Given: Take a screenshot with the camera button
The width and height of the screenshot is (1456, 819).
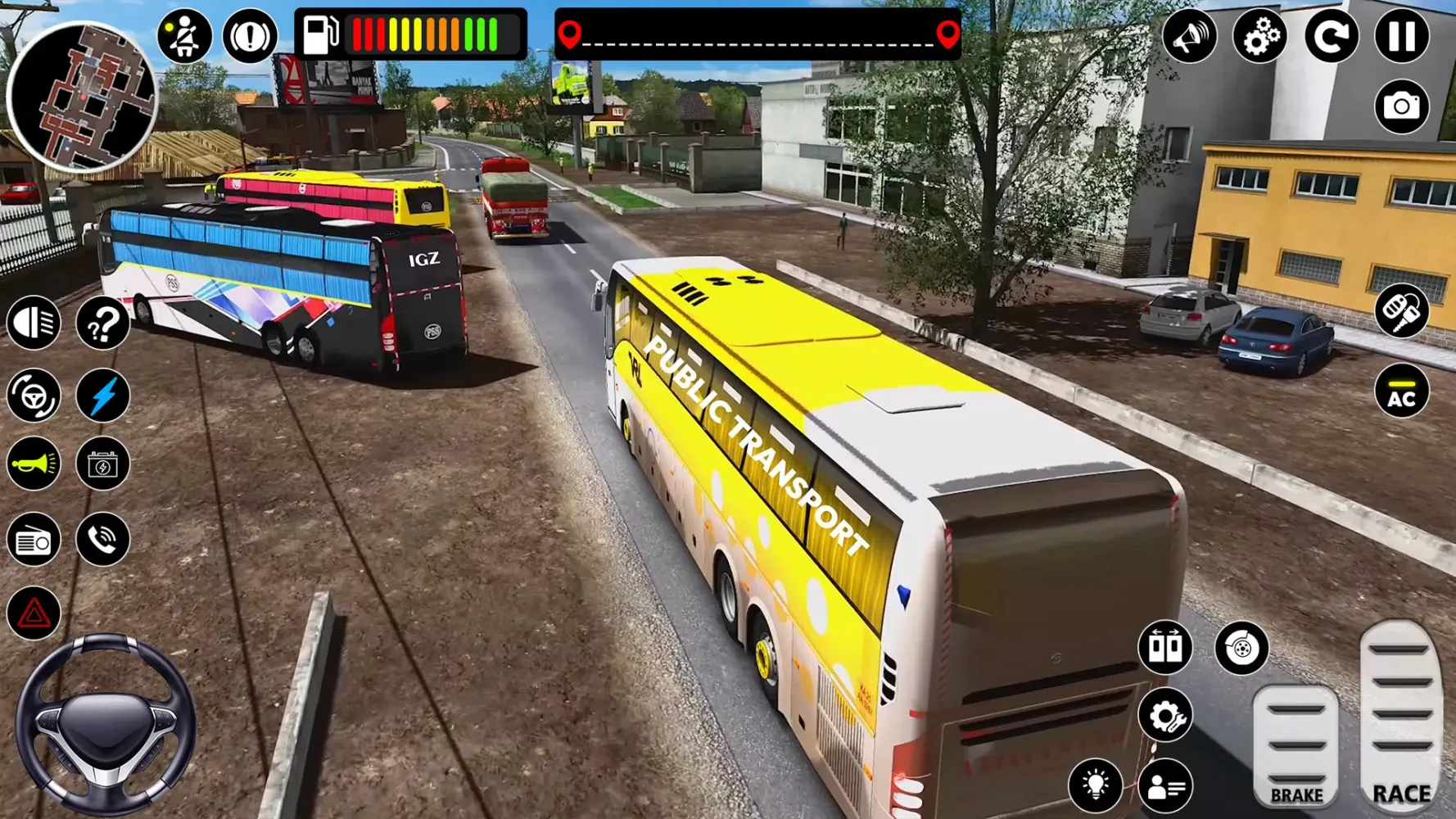Looking at the screenshot, I should pos(1401,106).
